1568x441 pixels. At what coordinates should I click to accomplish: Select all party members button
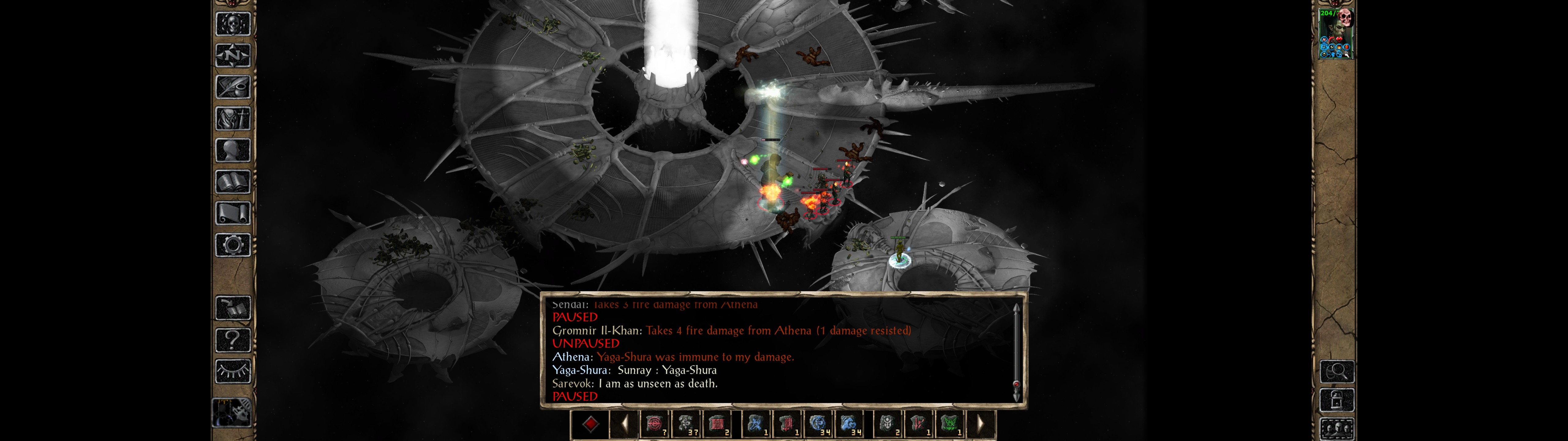[x=1337, y=429]
